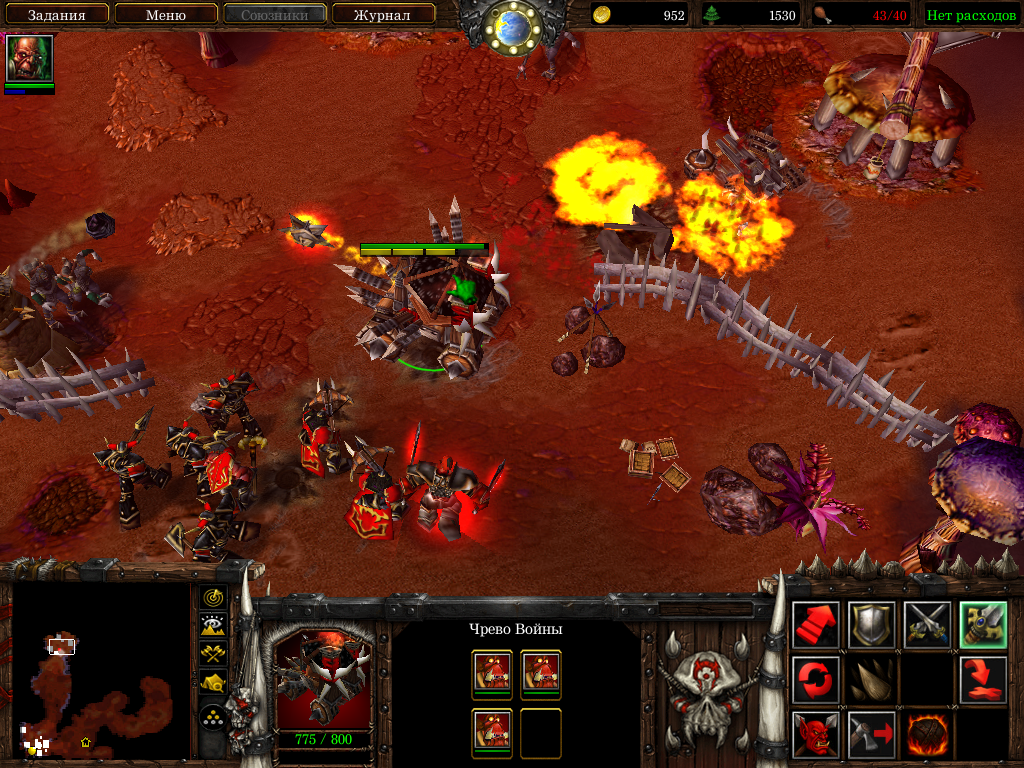Screen dimensions: 1024x768
Task: Open the Журнал message log
Action: 383,15
